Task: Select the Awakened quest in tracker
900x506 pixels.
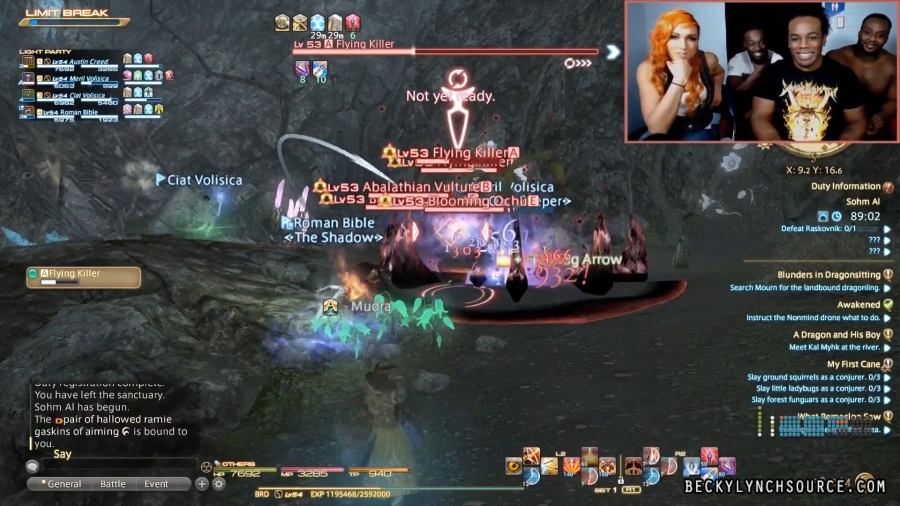Action: point(858,305)
